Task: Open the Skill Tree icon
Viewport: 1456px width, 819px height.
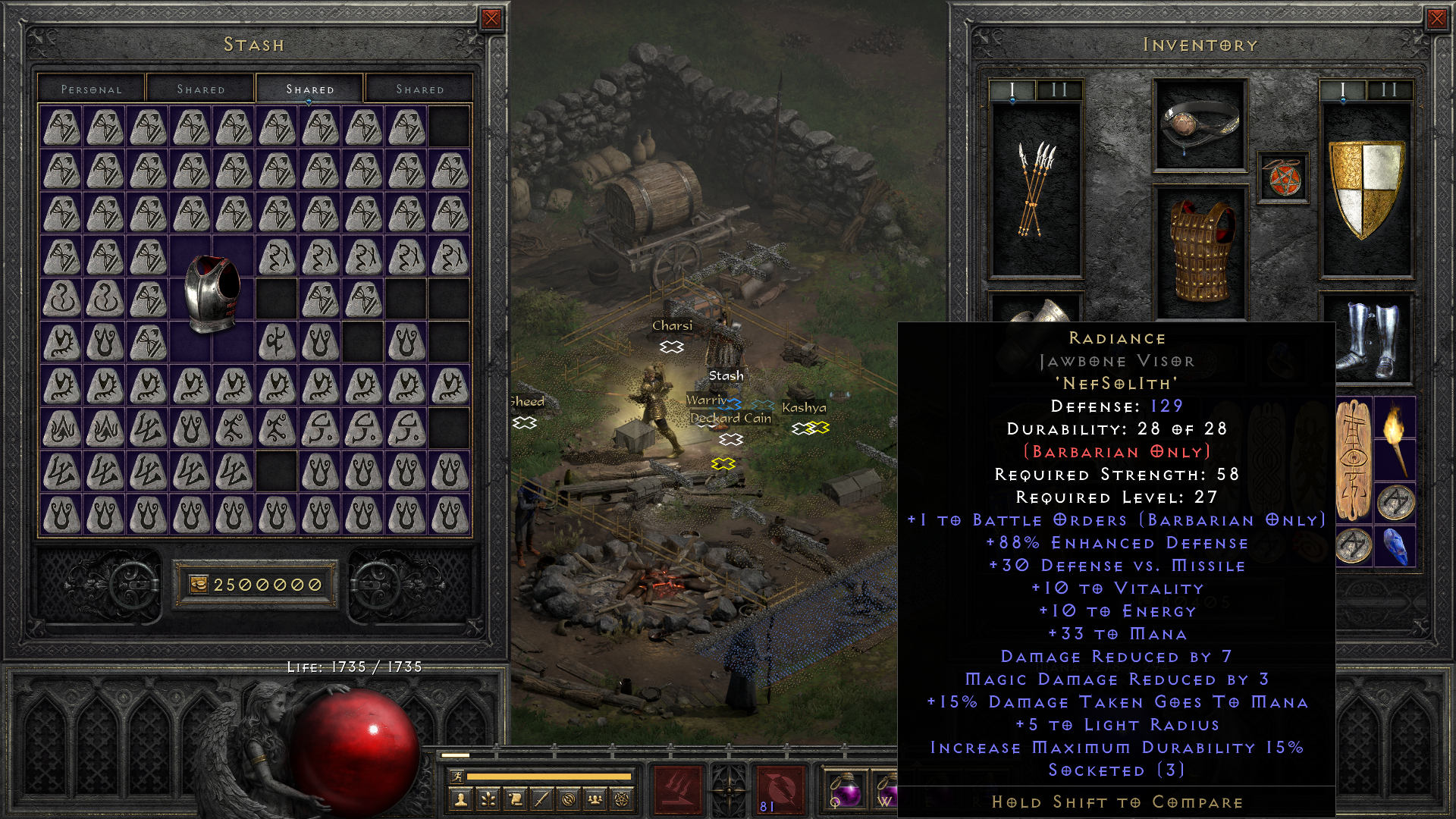Action: click(x=489, y=799)
